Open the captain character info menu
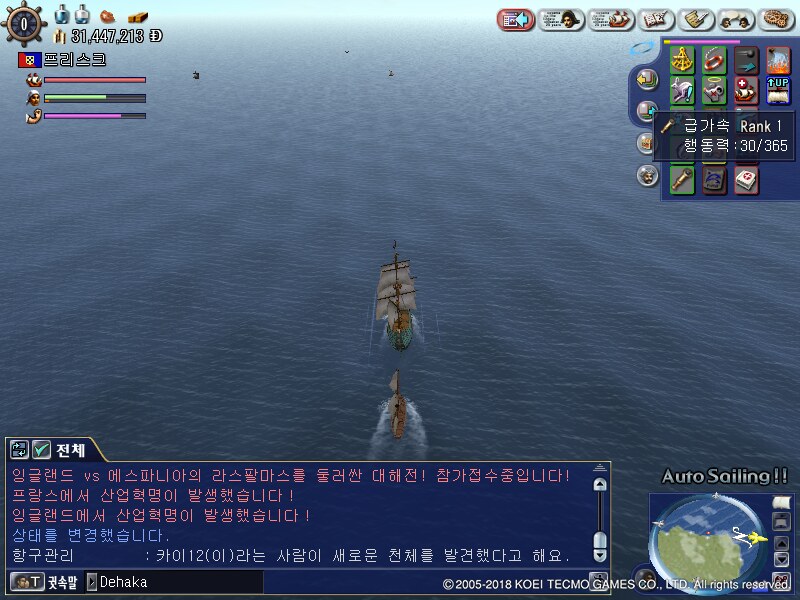 [x=561, y=19]
